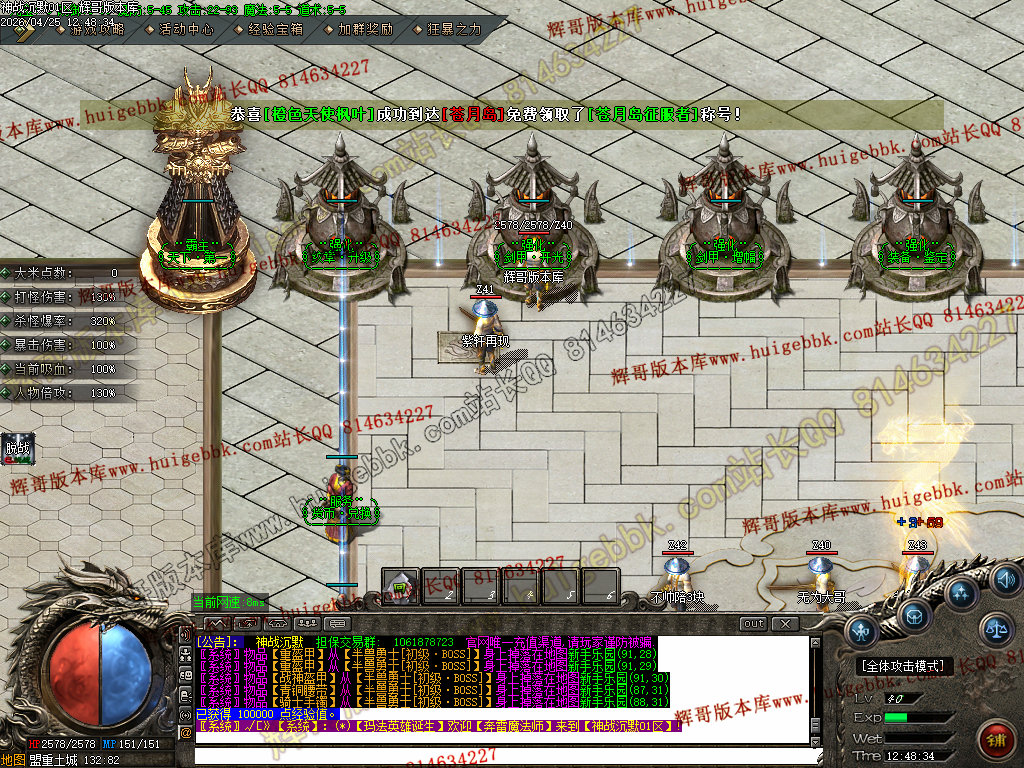Viewport: 1024px width, 768px height.
Task: Select the @ private chat channel icon
Action: [185, 732]
